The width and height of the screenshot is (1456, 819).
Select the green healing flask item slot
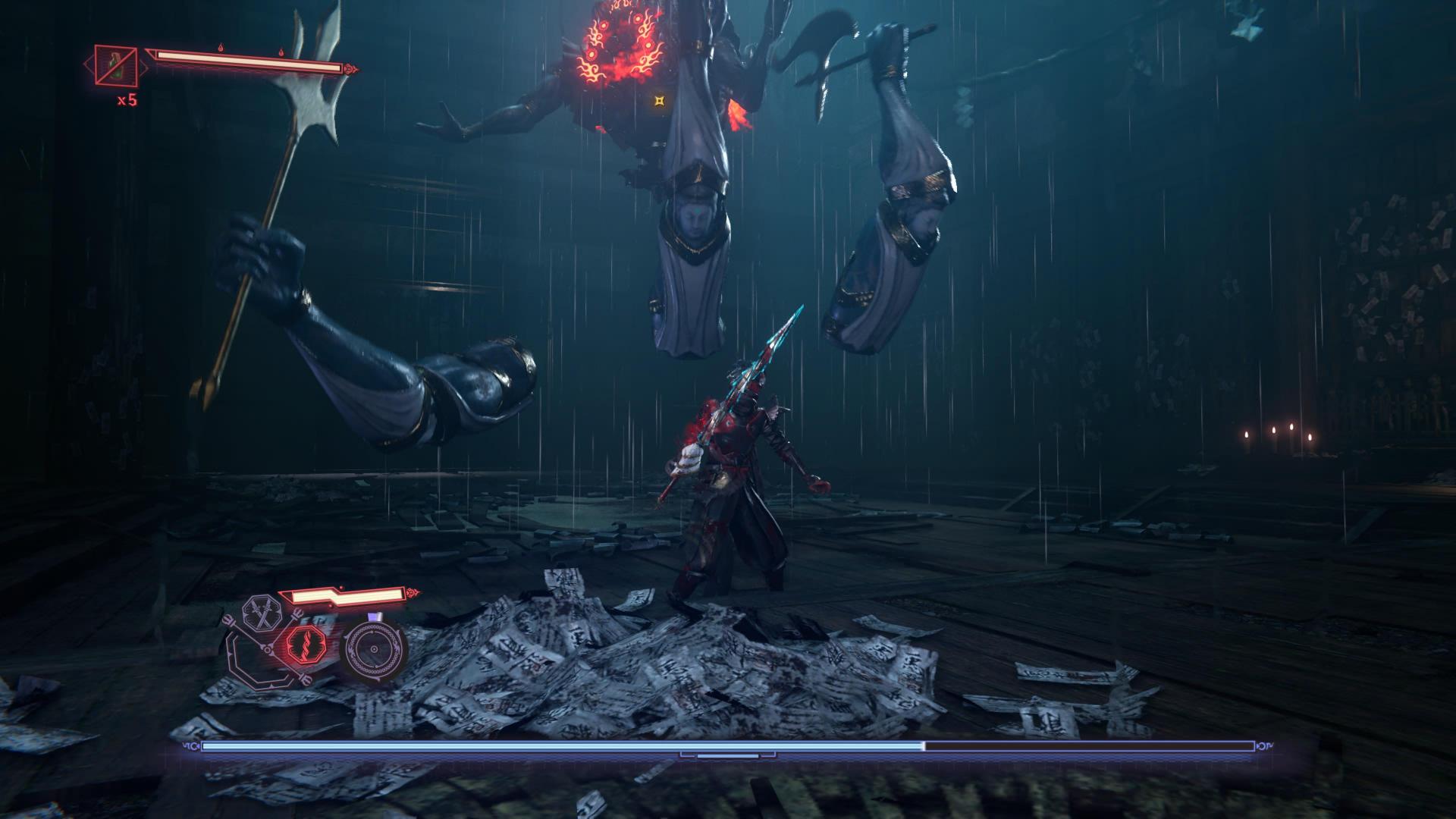(x=116, y=66)
